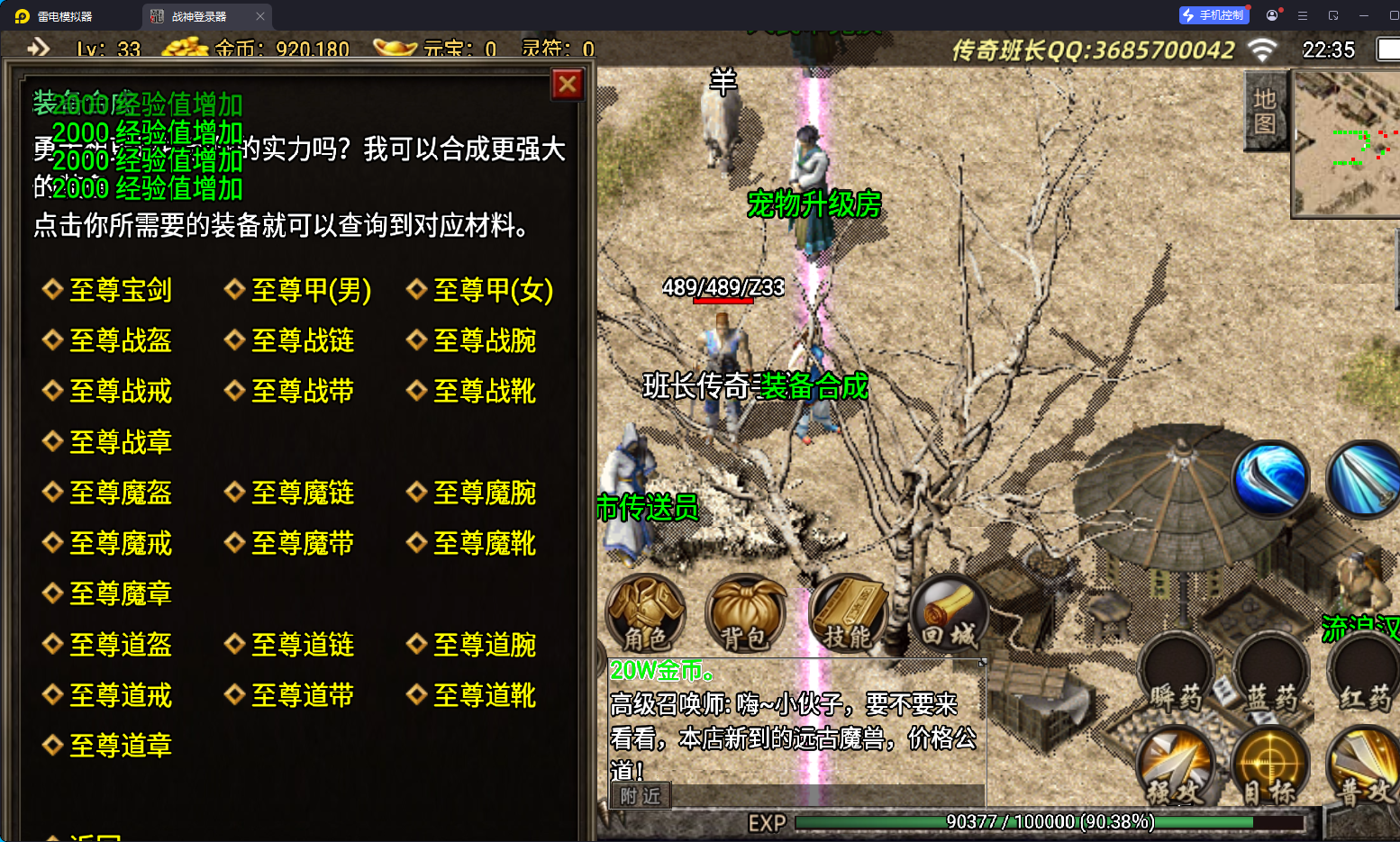
Task: Click the 回城 return-to-town icon
Action: tap(949, 615)
